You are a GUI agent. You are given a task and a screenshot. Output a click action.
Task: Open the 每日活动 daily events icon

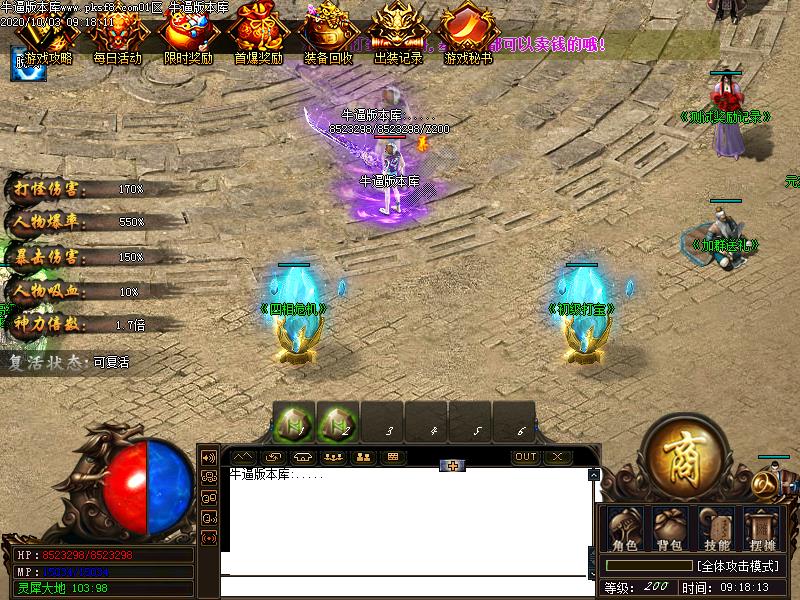coord(118,38)
